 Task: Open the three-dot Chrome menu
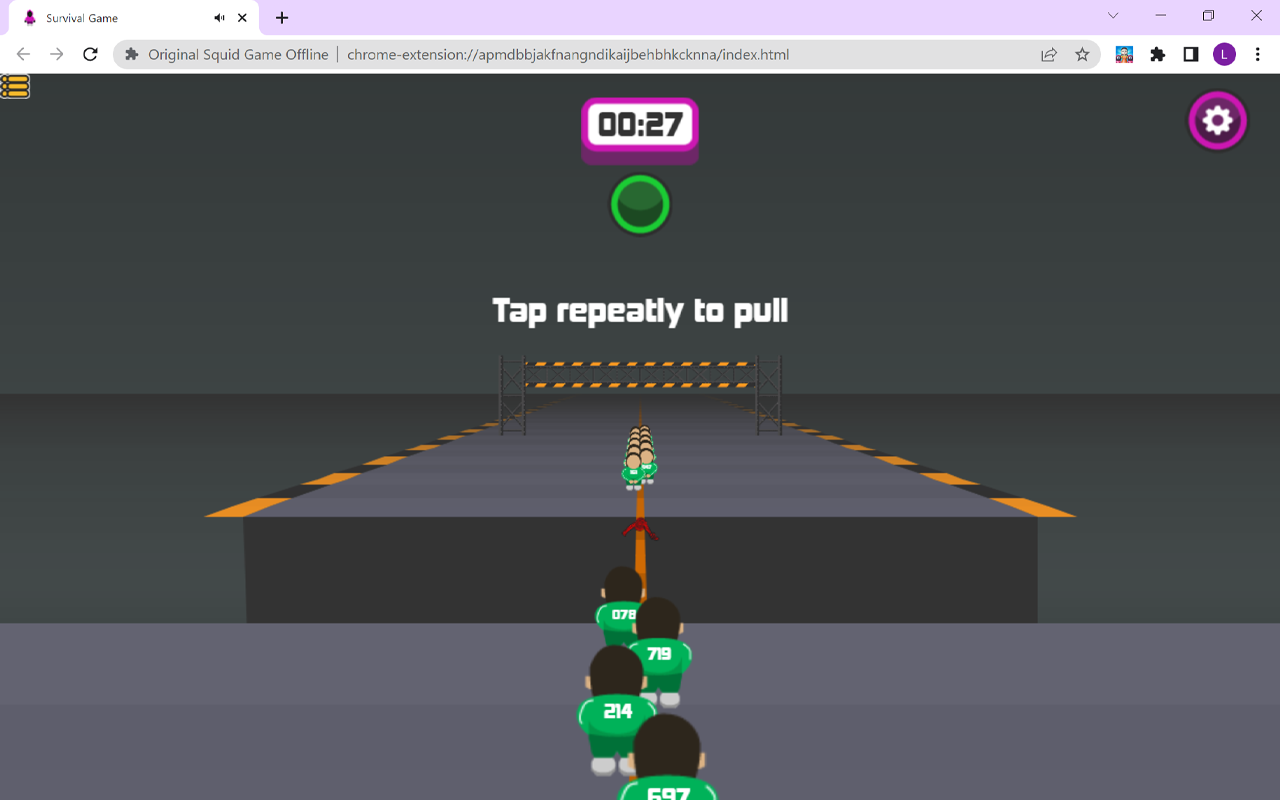[x=1258, y=54]
